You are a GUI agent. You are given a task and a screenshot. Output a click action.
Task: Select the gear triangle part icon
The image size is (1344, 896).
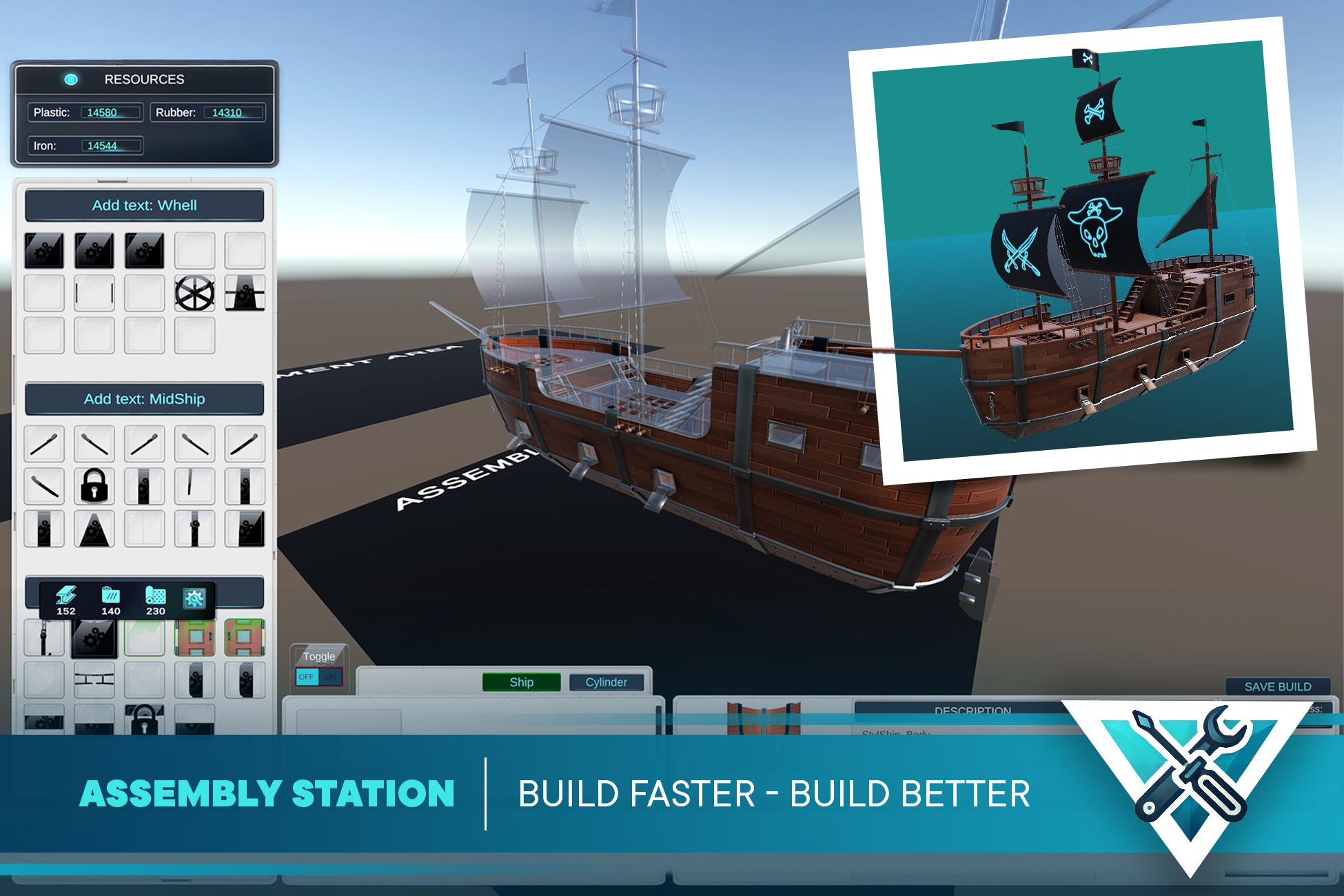[x=94, y=529]
